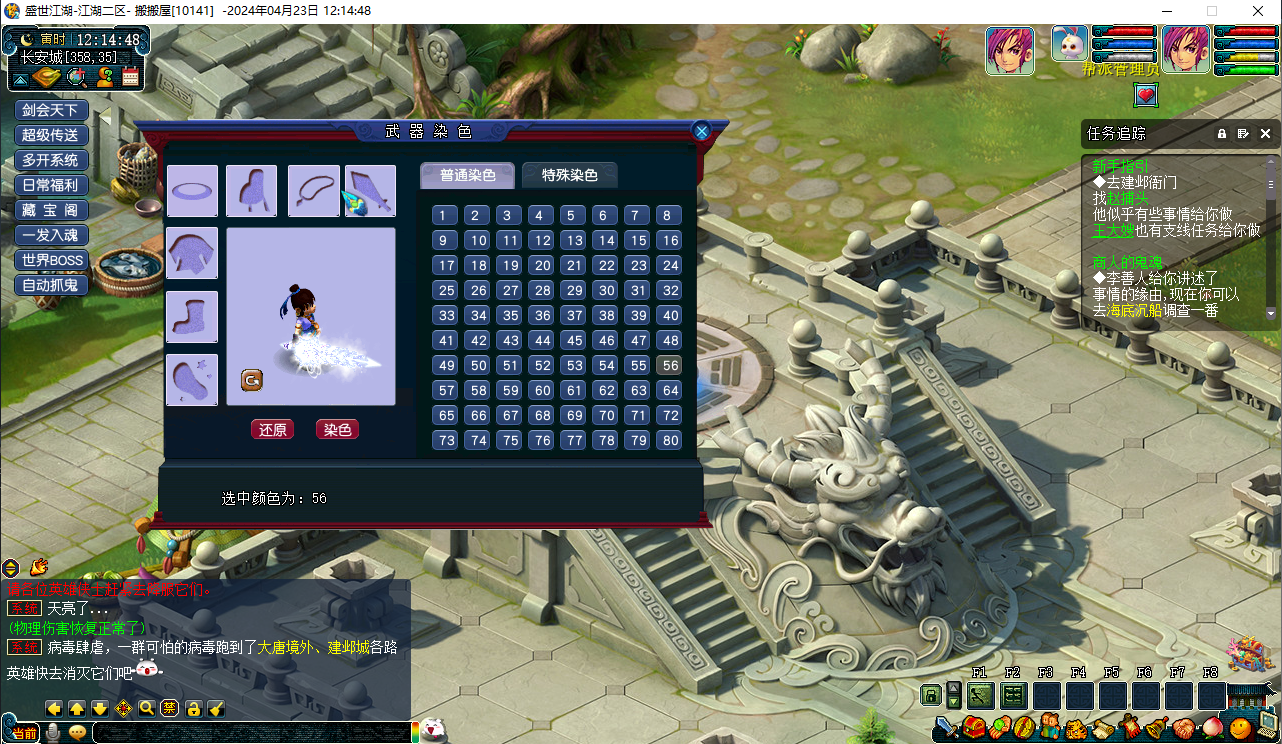Open the 当前 chat channel selector
The image size is (1282, 744).
[x=25, y=731]
